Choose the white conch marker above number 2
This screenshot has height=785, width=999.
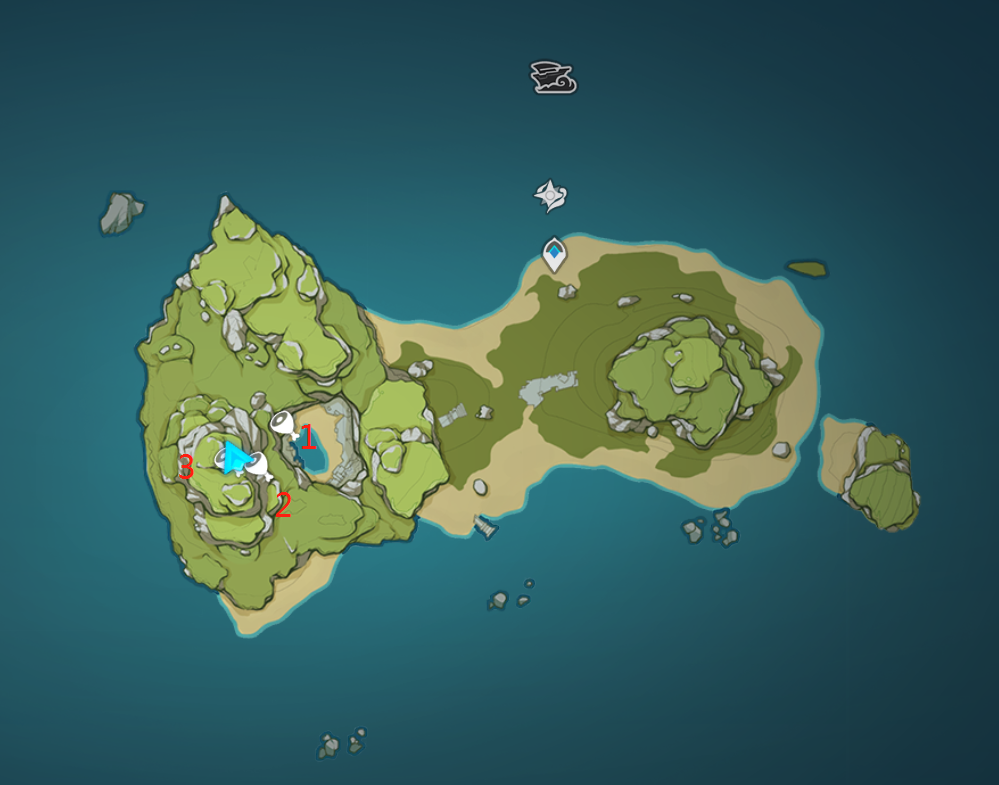(x=259, y=465)
